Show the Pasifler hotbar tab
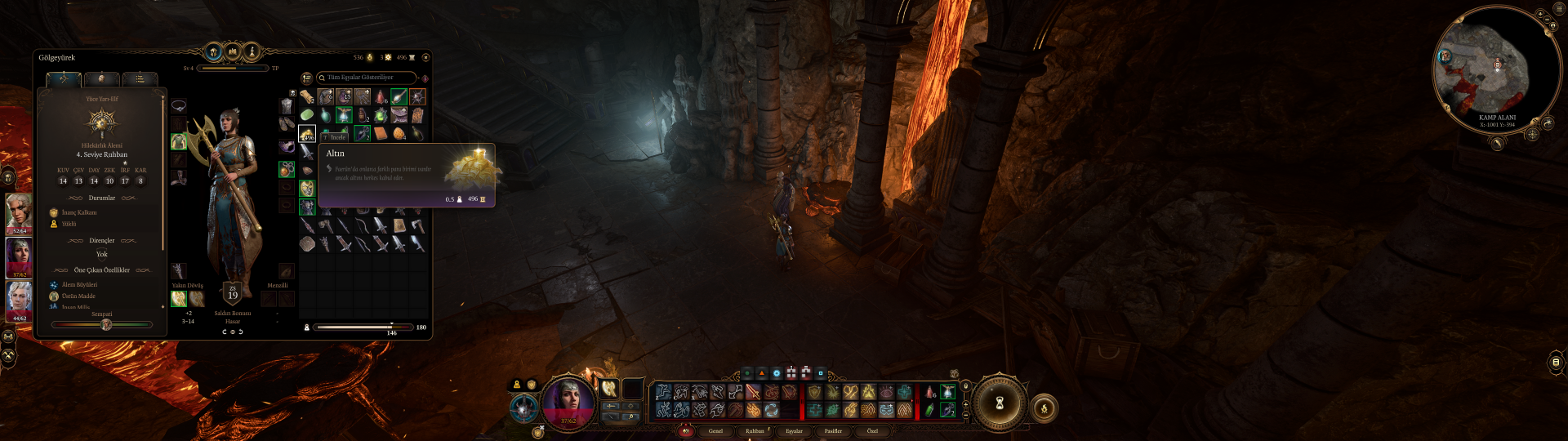1568x441 pixels. pyautogui.click(x=833, y=430)
